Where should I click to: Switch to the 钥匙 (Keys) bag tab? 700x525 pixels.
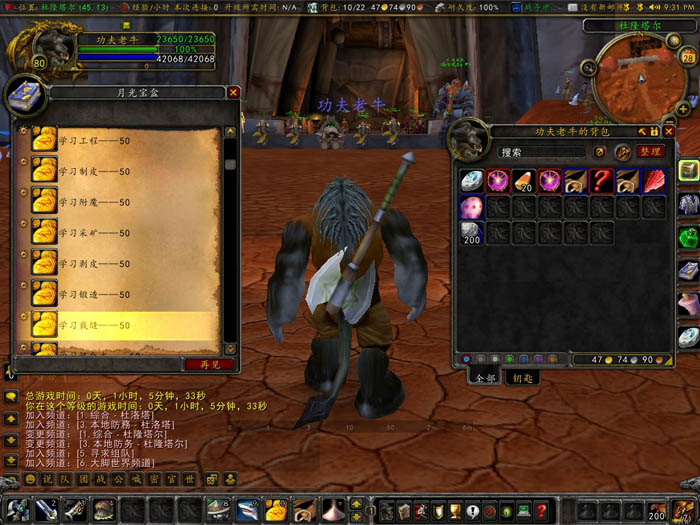pyautogui.click(x=523, y=378)
